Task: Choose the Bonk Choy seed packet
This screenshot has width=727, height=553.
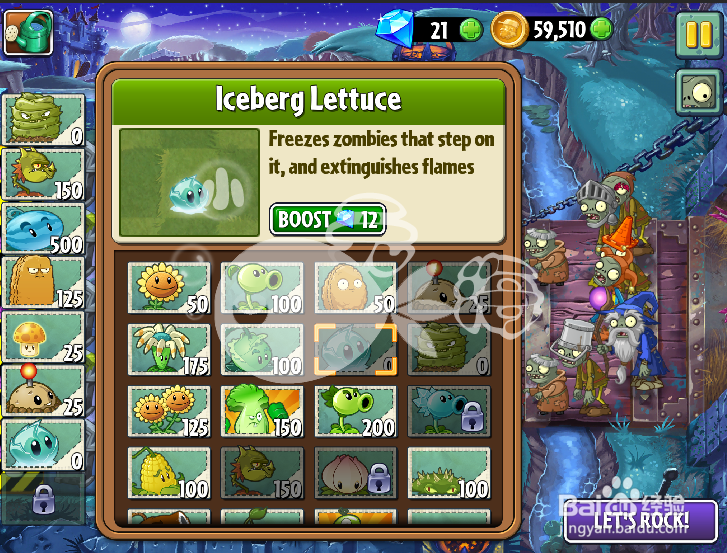Action: coord(262,410)
